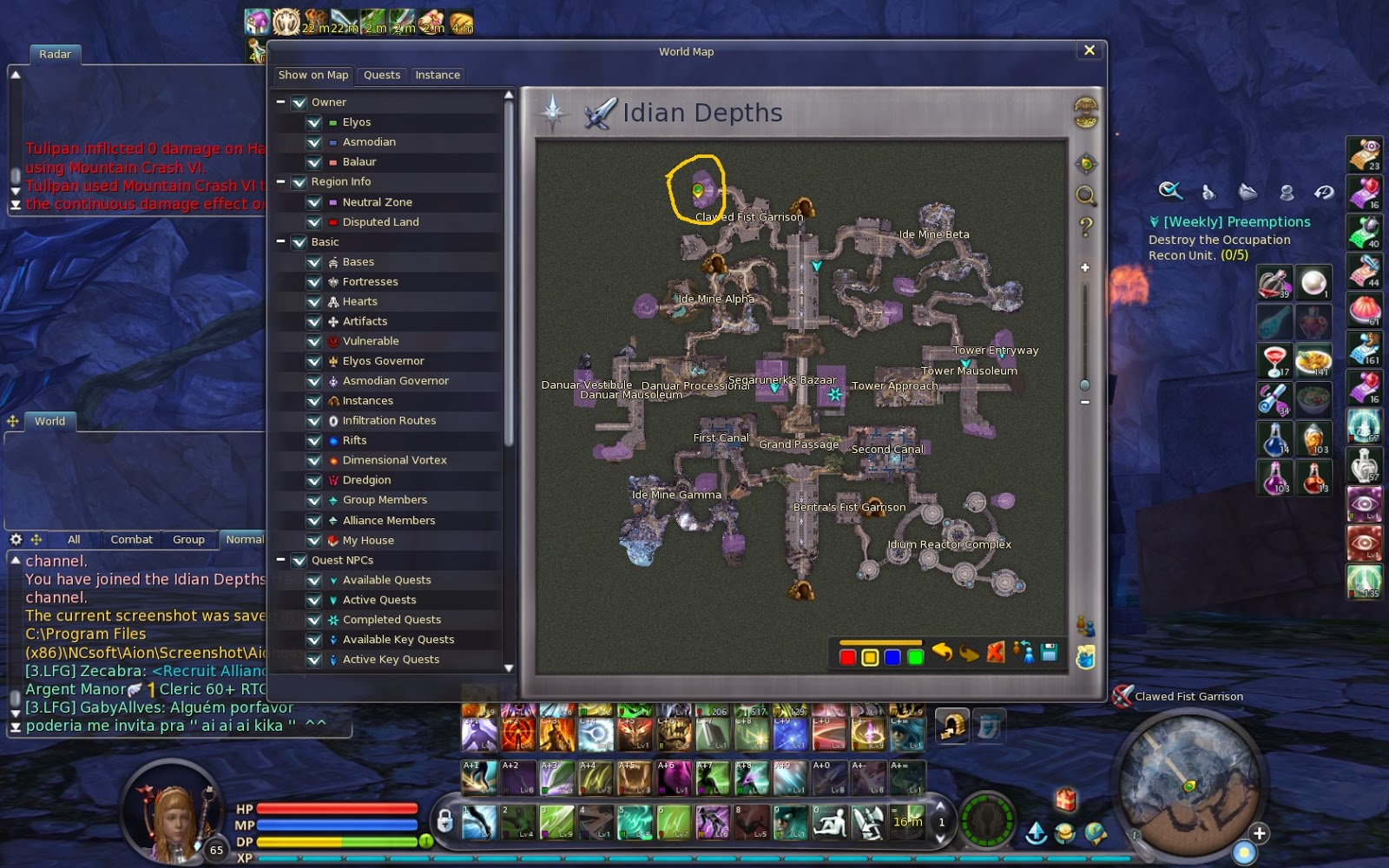Select the yellow drawing color swatch
The height and width of the screenshot is (868, 1389).
click(x=870, y=656)
